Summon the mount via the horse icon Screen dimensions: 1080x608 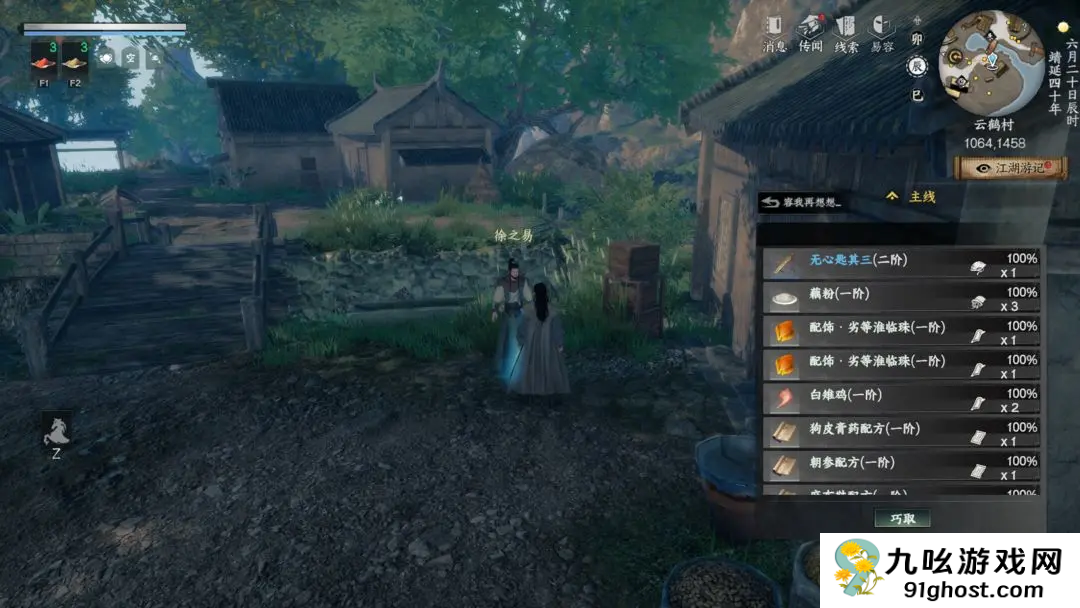pyautogui.click(x=56, y=431)
